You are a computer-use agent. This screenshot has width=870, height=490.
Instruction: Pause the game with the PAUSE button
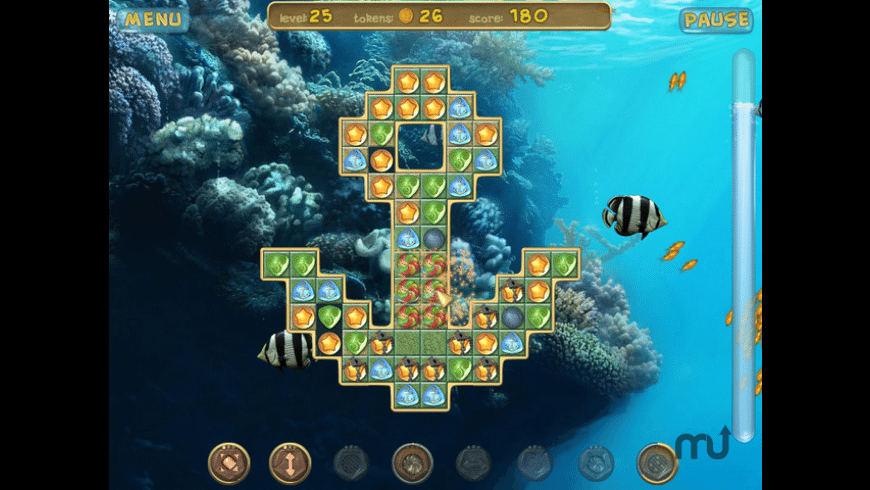[716, 20]
